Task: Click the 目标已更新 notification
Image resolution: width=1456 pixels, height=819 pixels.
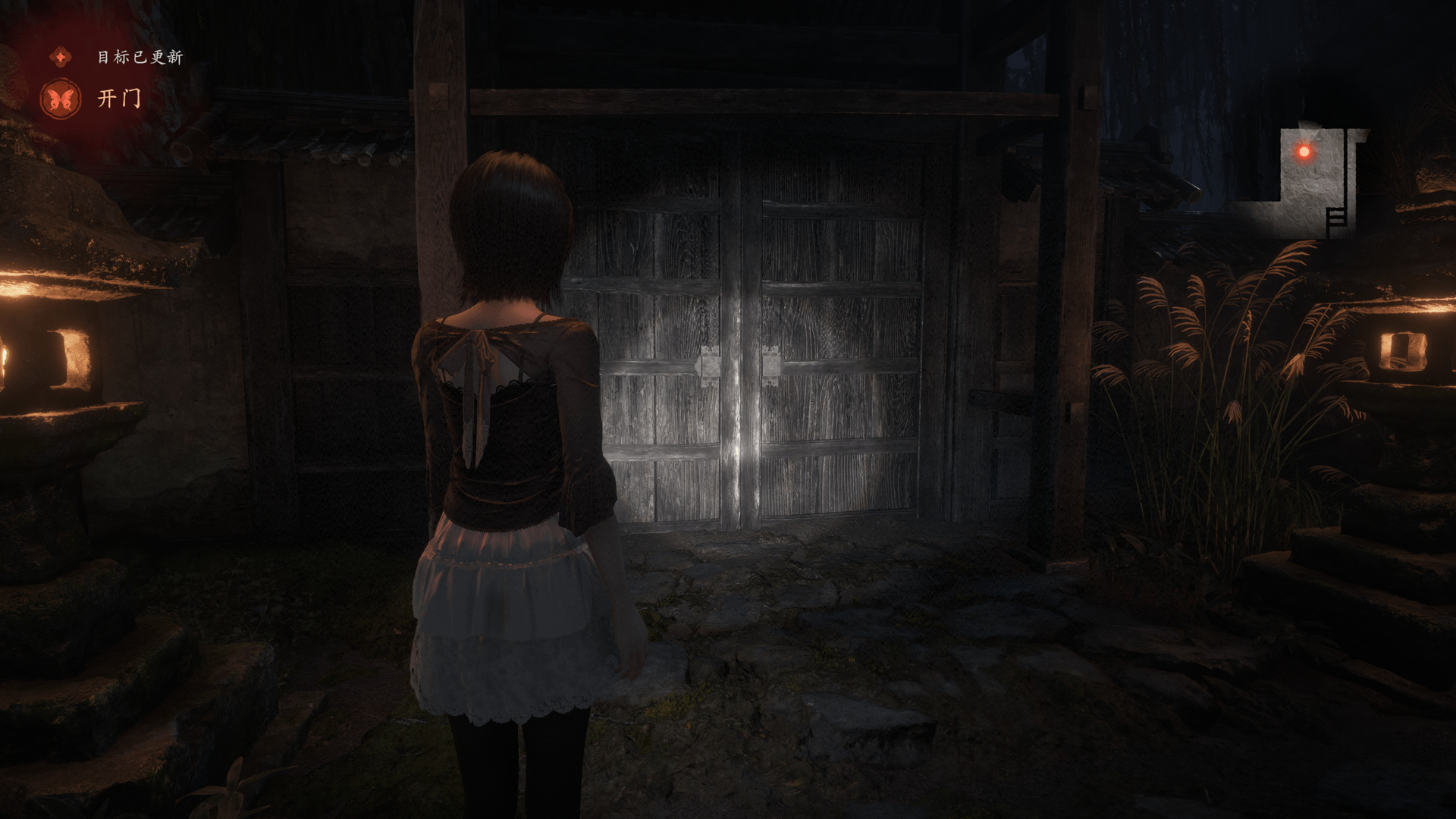Action: coord(140,57)
